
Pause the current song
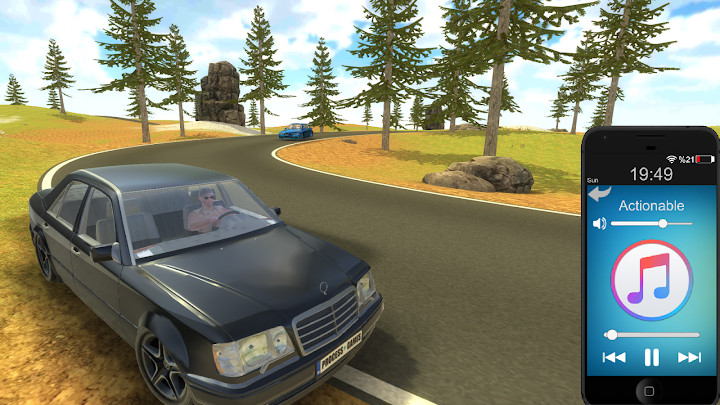click(651, 357)
